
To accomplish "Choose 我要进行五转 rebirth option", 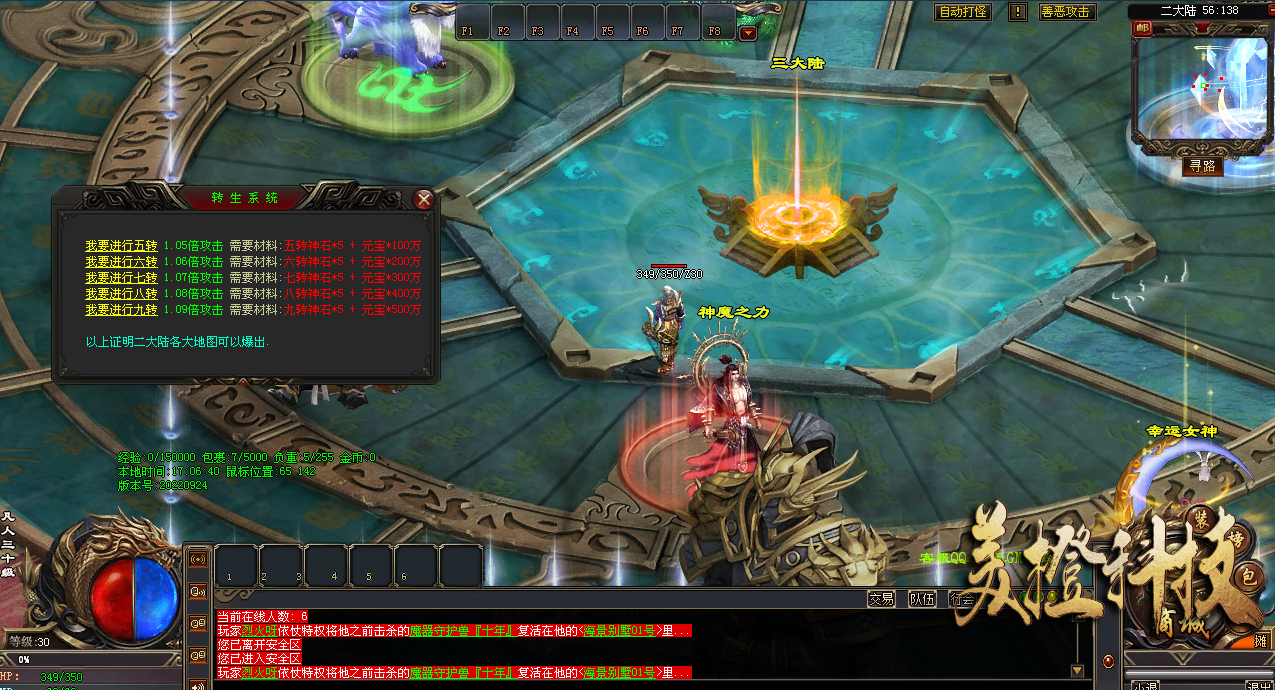I will click(121, 245).
